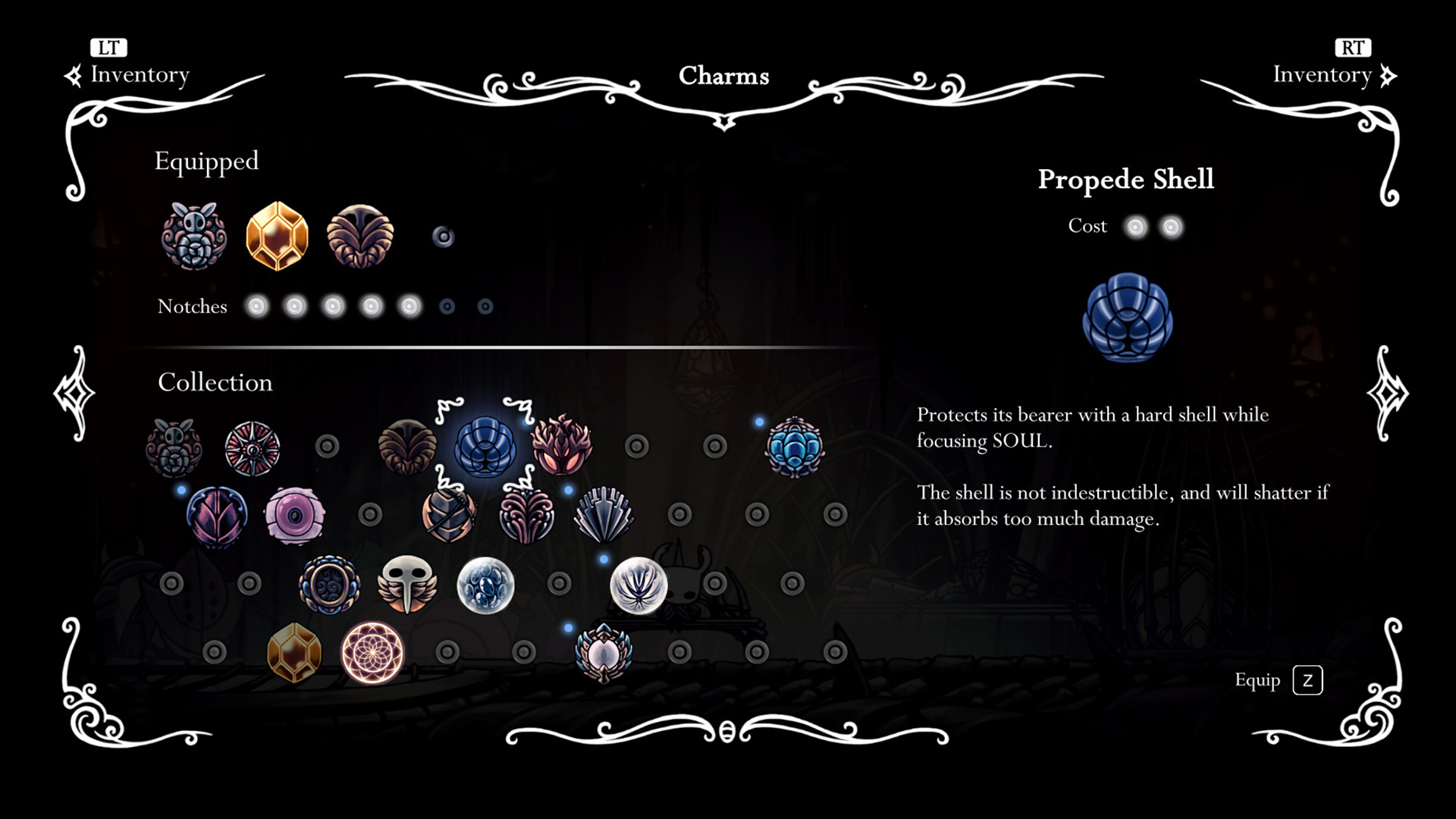The height and width of the screenshot is (819, 1456).
Task: Click the compass-like charm beside Grubsong
Action: pos(253,447)
